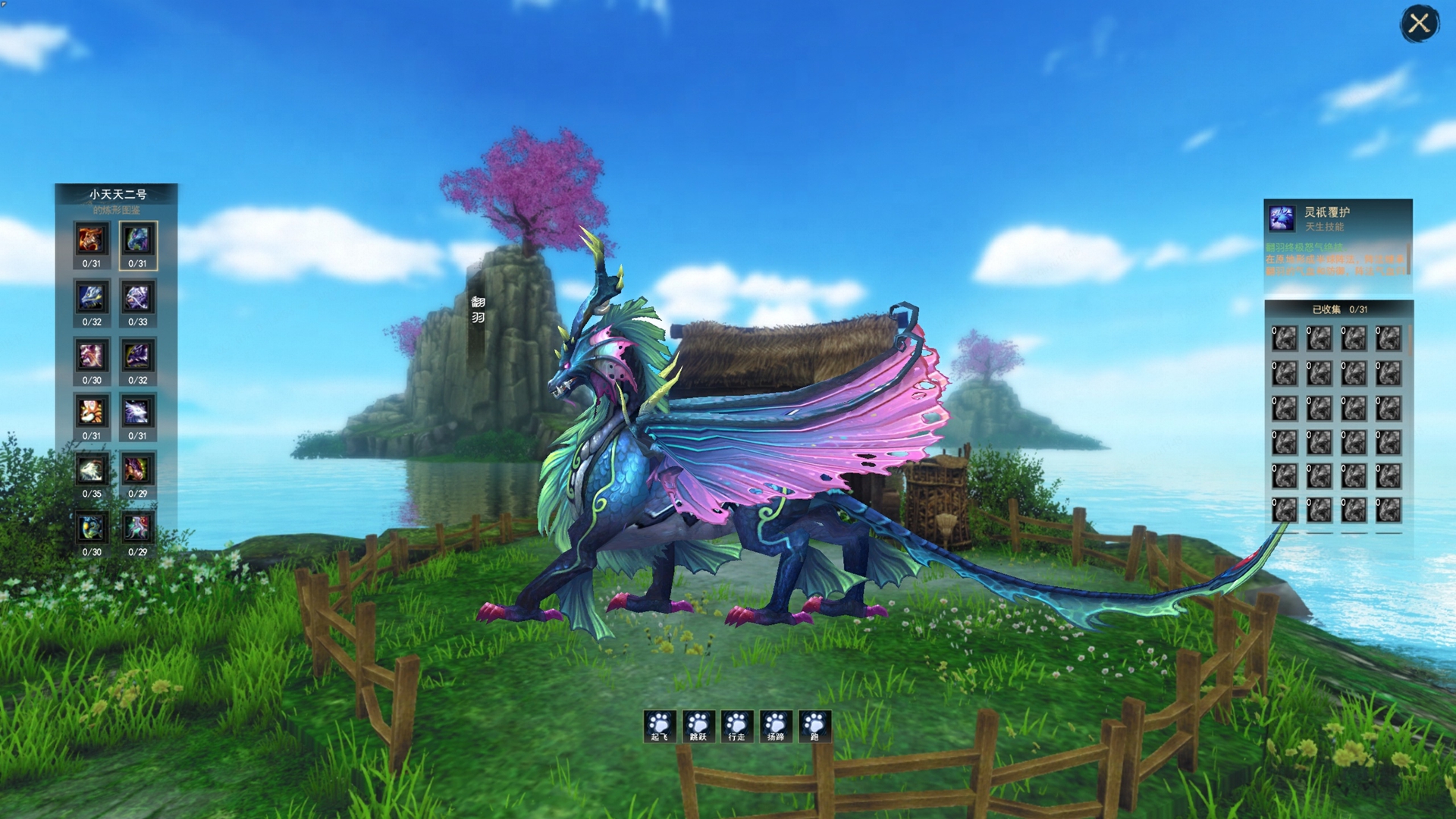The width and height of the screenshot is (1456, 819).
Task: Close the beast codex screen
Action: click(x=1419, y=24)
